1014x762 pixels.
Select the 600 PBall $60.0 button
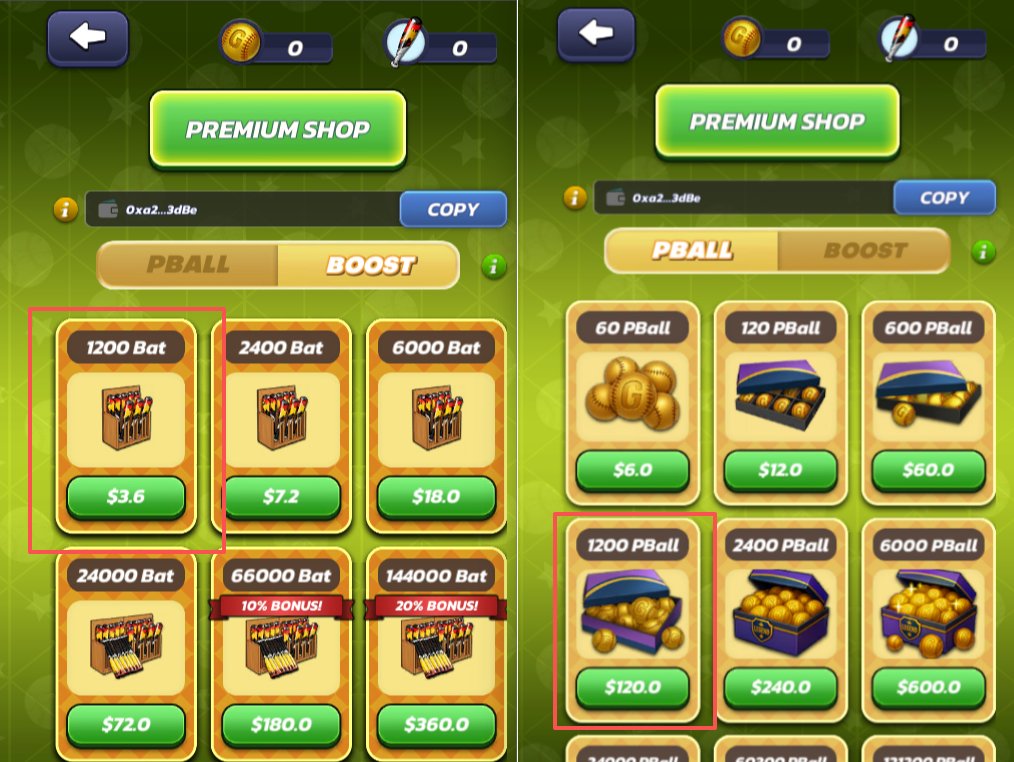point(928,470)
